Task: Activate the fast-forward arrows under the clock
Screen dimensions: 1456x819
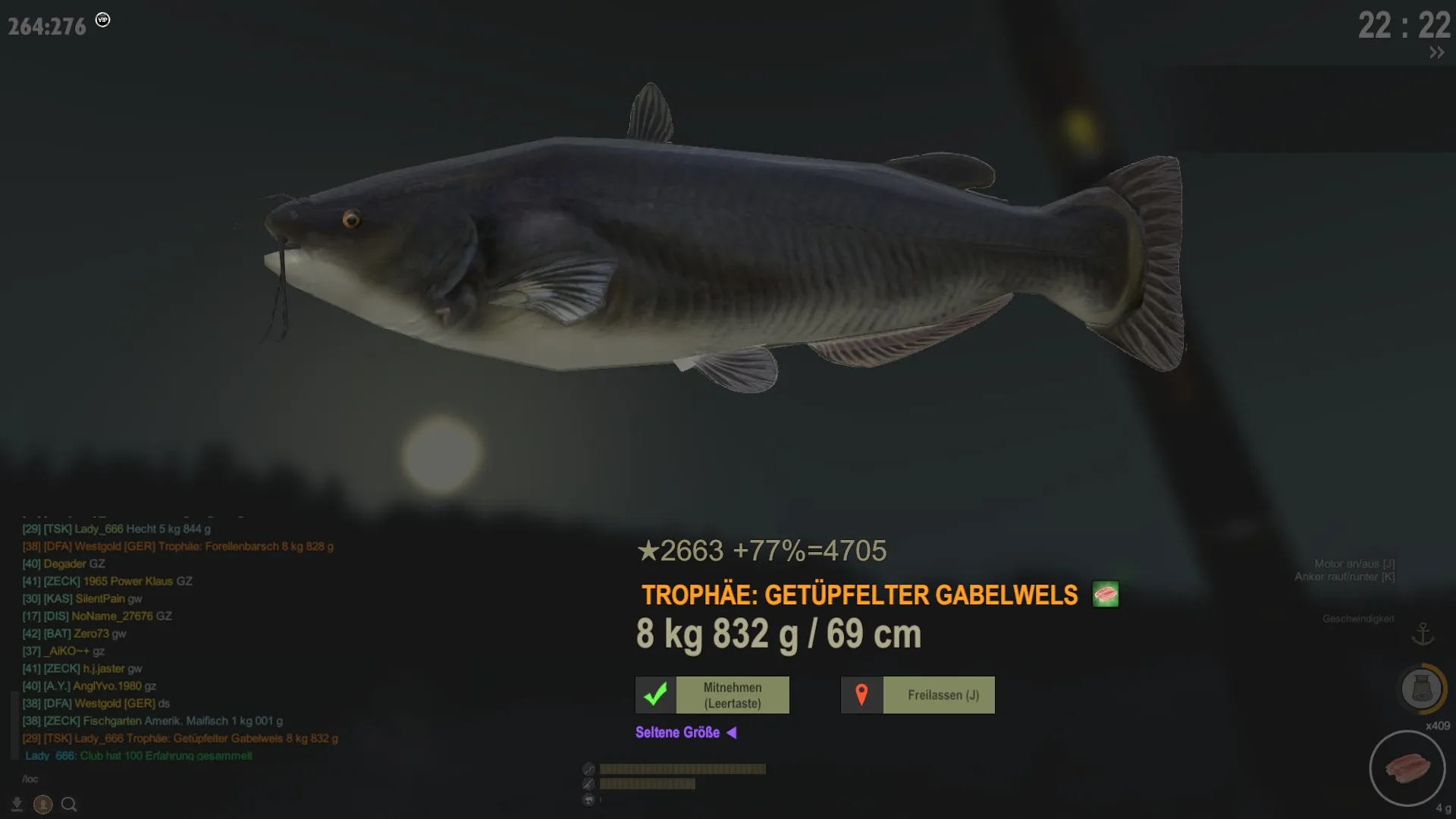Action: point(1436,52)
